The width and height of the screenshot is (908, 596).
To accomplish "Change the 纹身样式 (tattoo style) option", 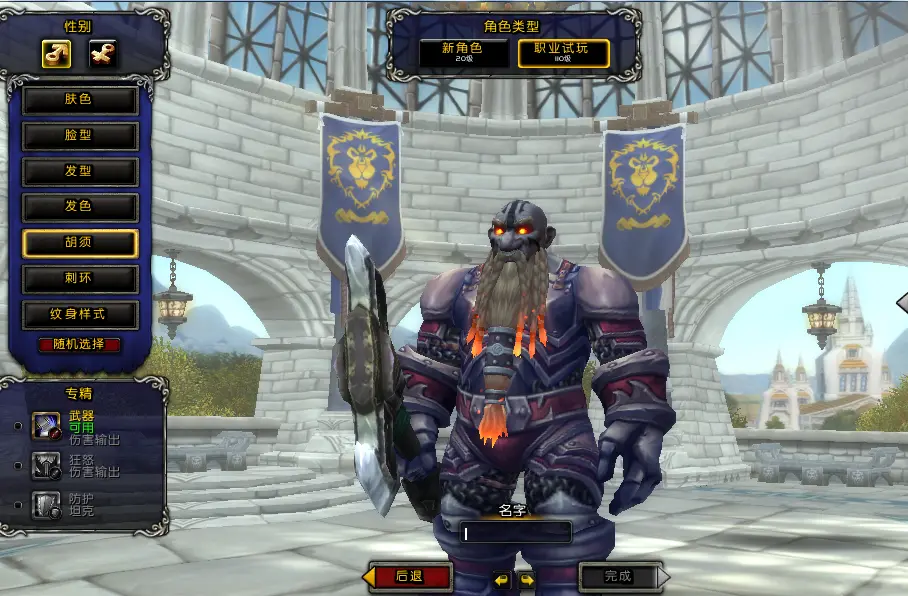I will pos(80,314).
